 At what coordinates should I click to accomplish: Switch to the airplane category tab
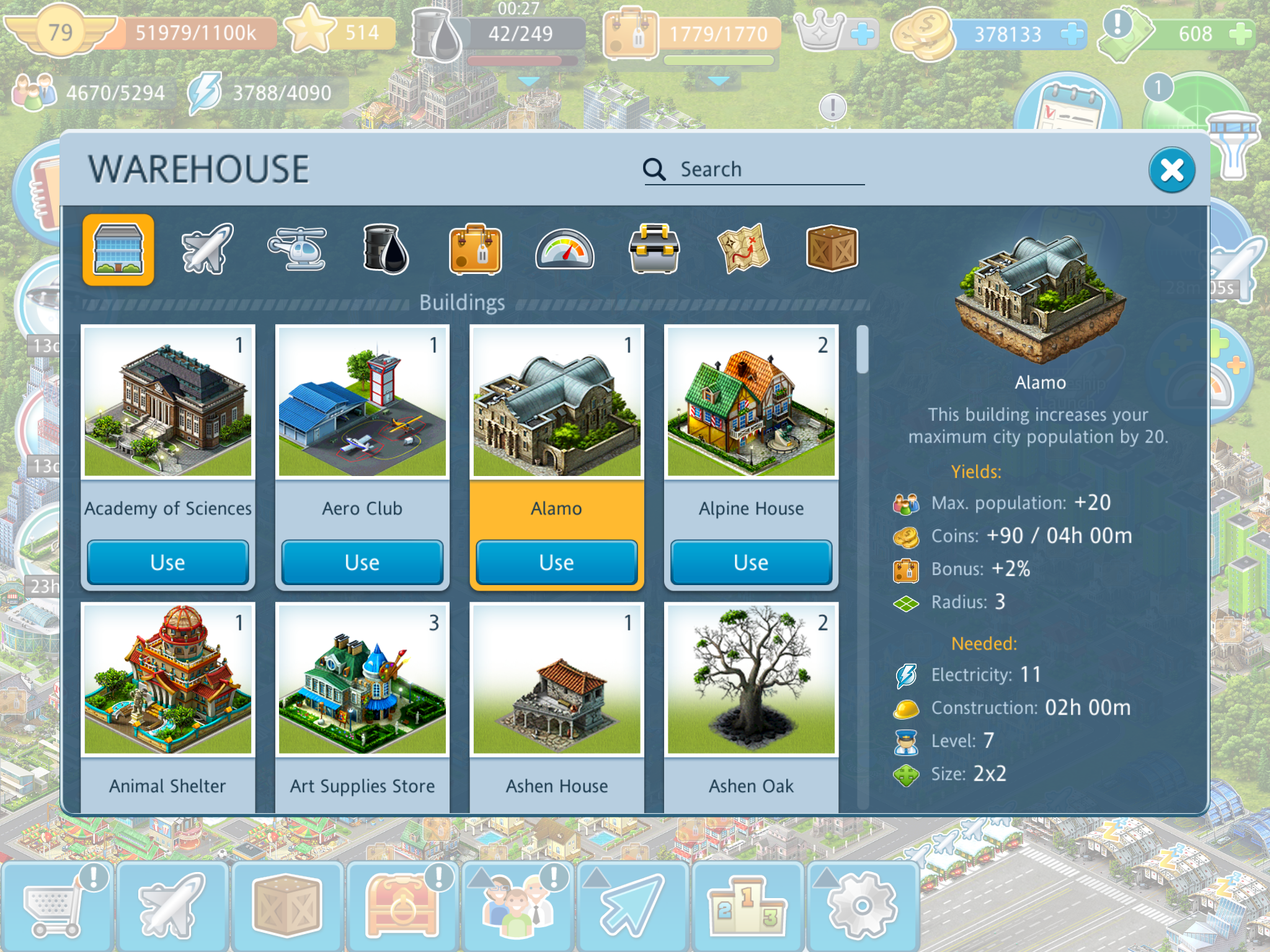coord(207,249)
